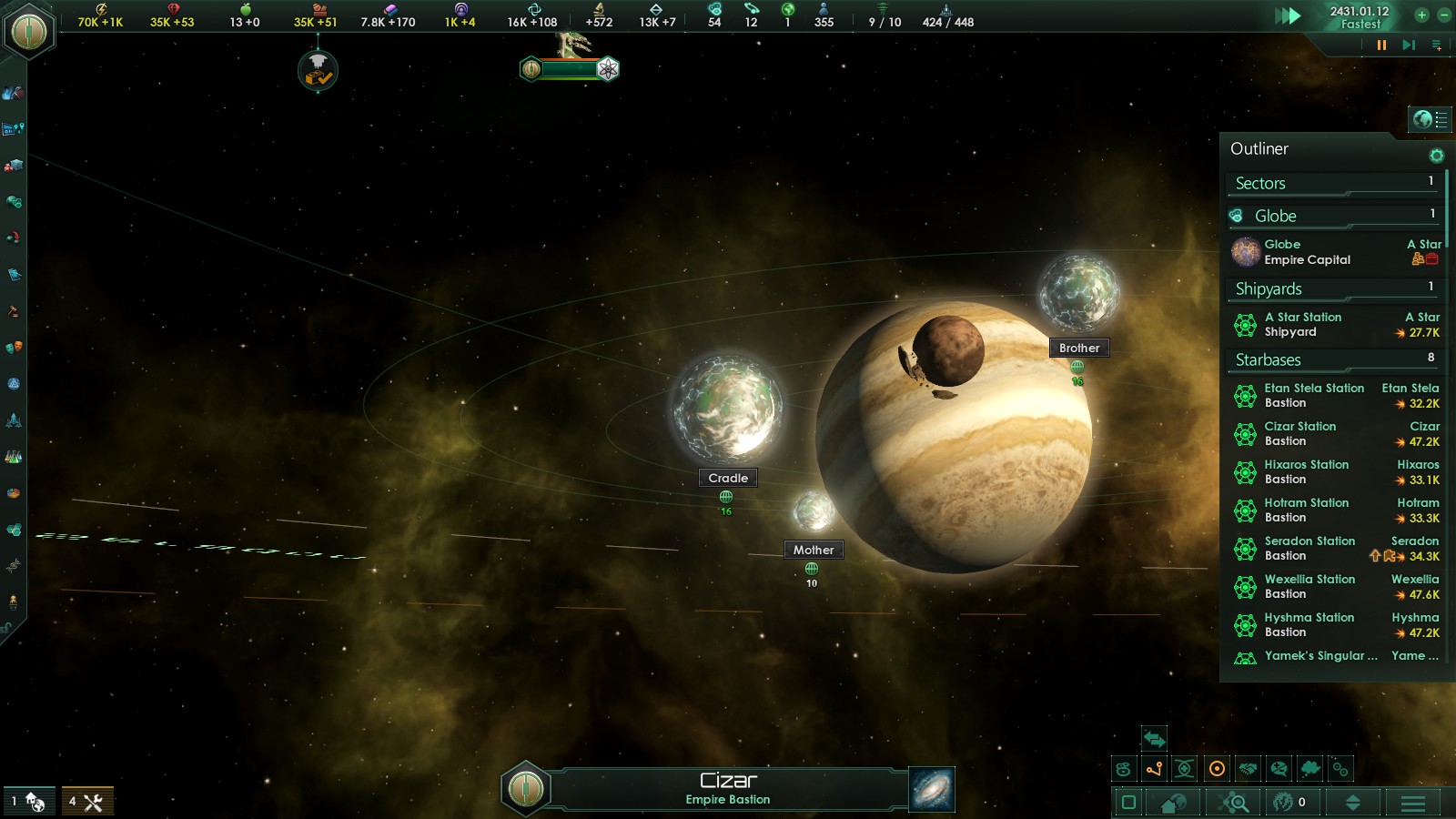Viewport: 1456px width, 819px height.
Task: Increase game speed with the plus button
Action: 1421,15
